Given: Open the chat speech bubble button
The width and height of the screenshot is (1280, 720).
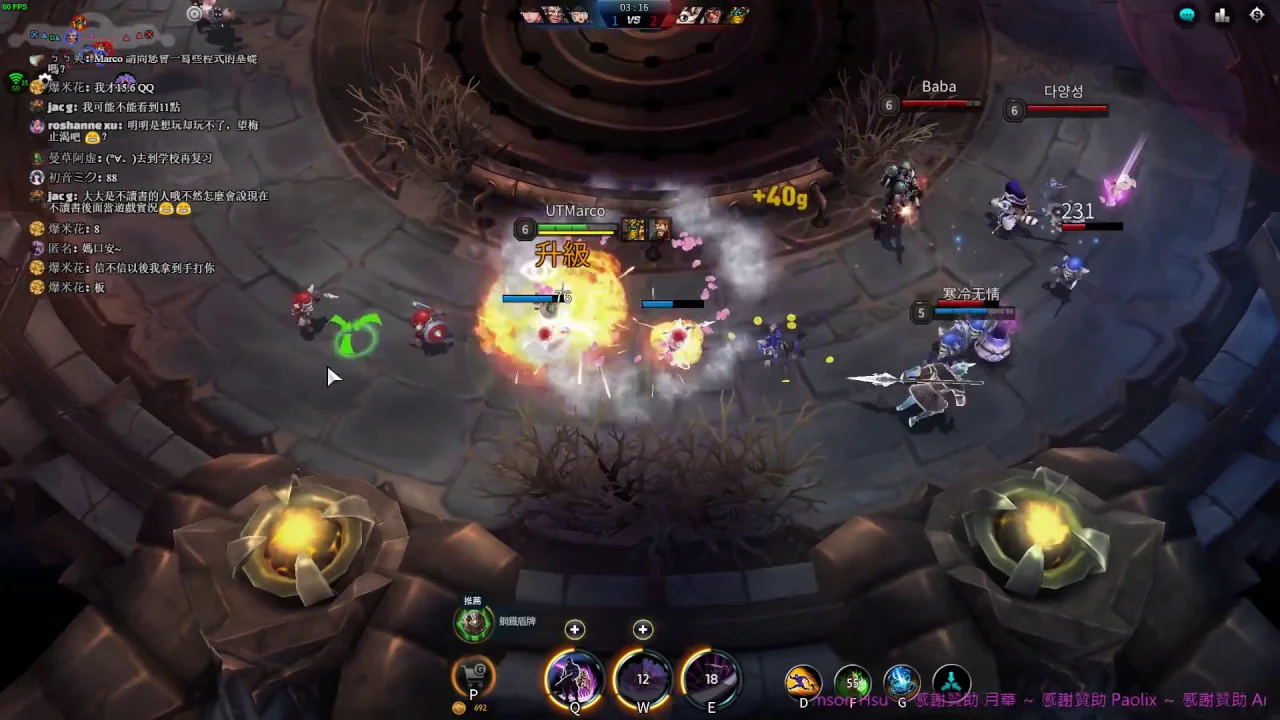Looking at the screenshot, I should click(x=1187, y=15).
